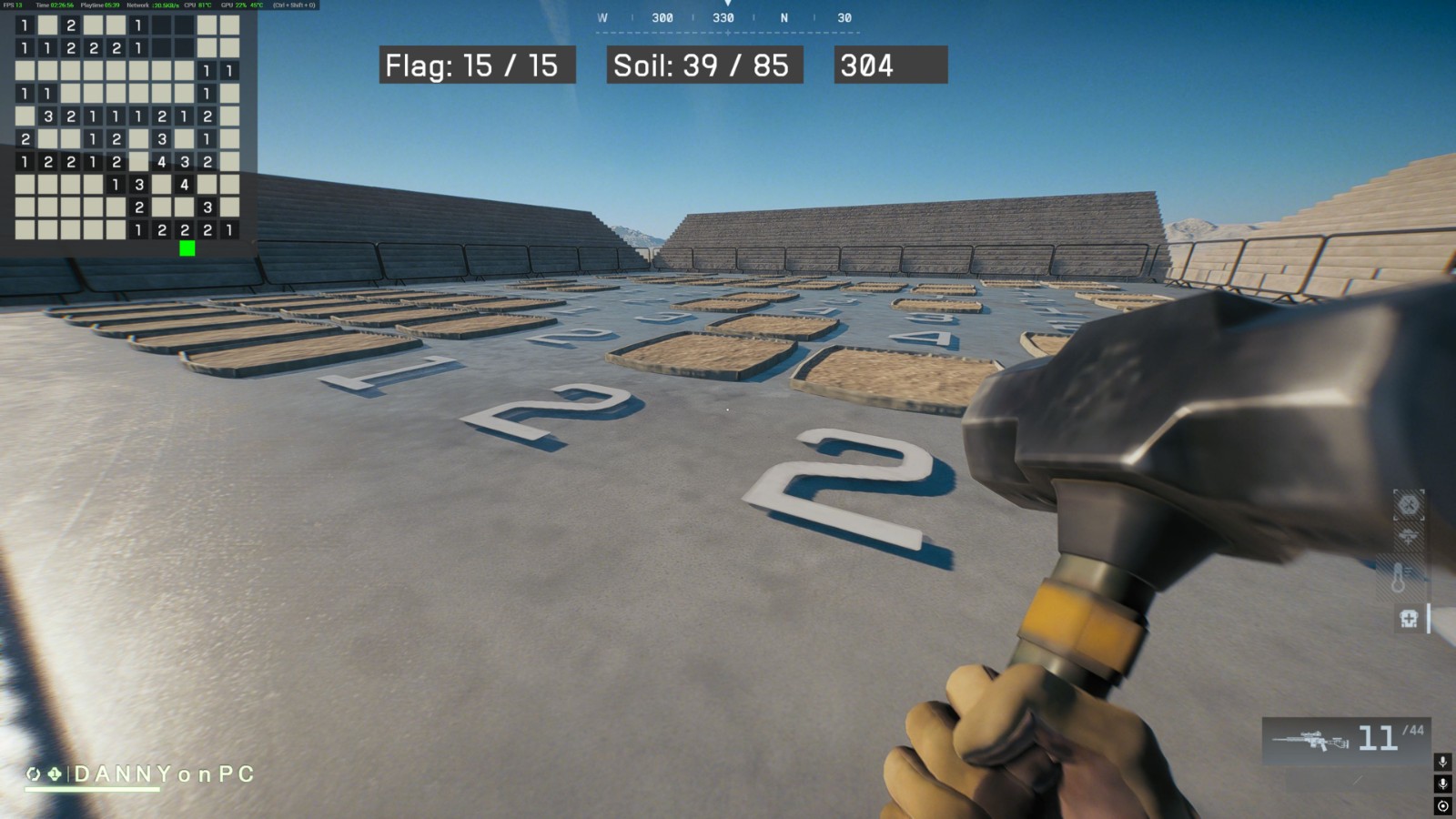Activate the bracketed crossed-circle gadget icon

coord(1409,504)
